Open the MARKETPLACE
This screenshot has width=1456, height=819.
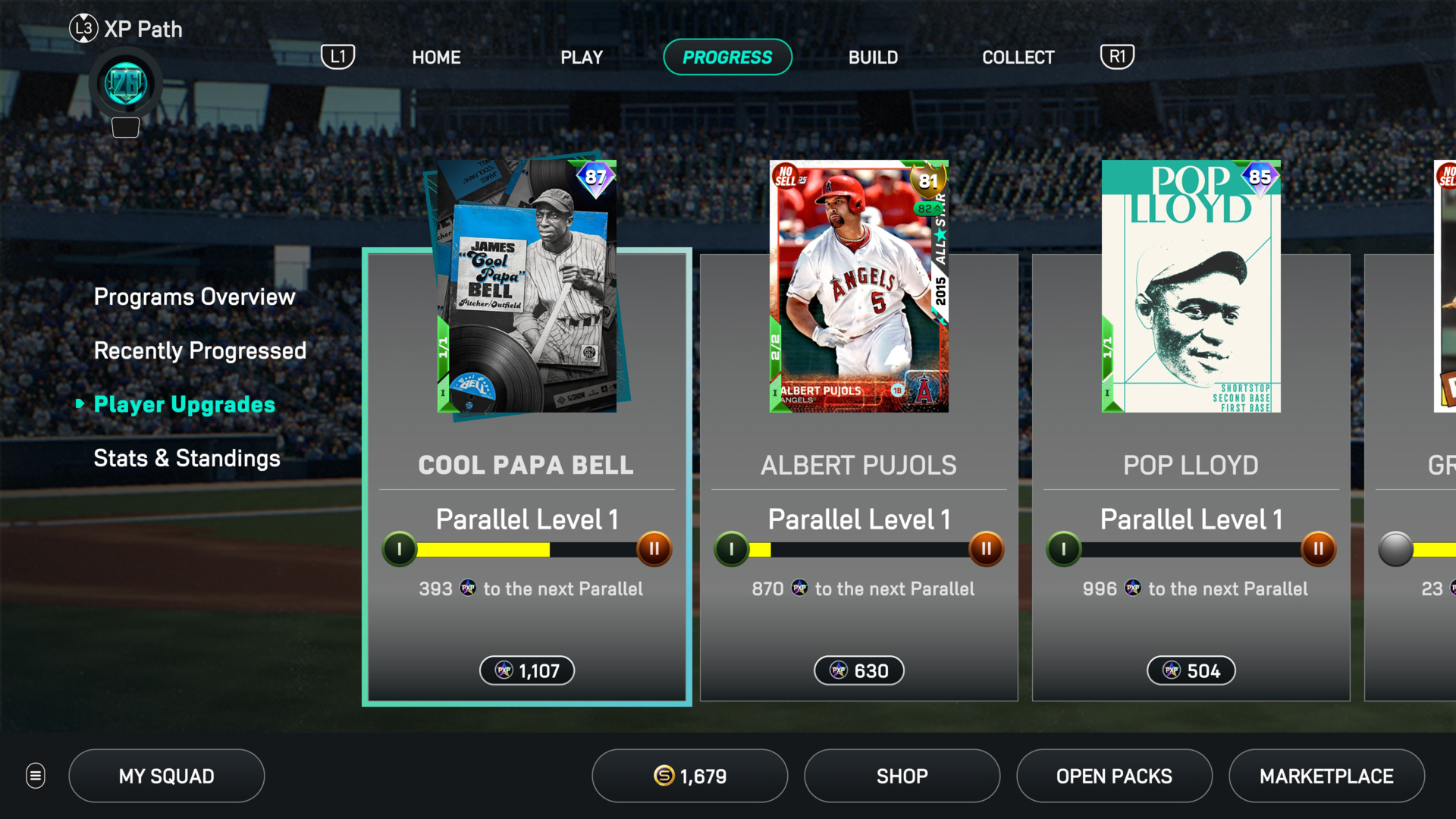(1326, 776)
